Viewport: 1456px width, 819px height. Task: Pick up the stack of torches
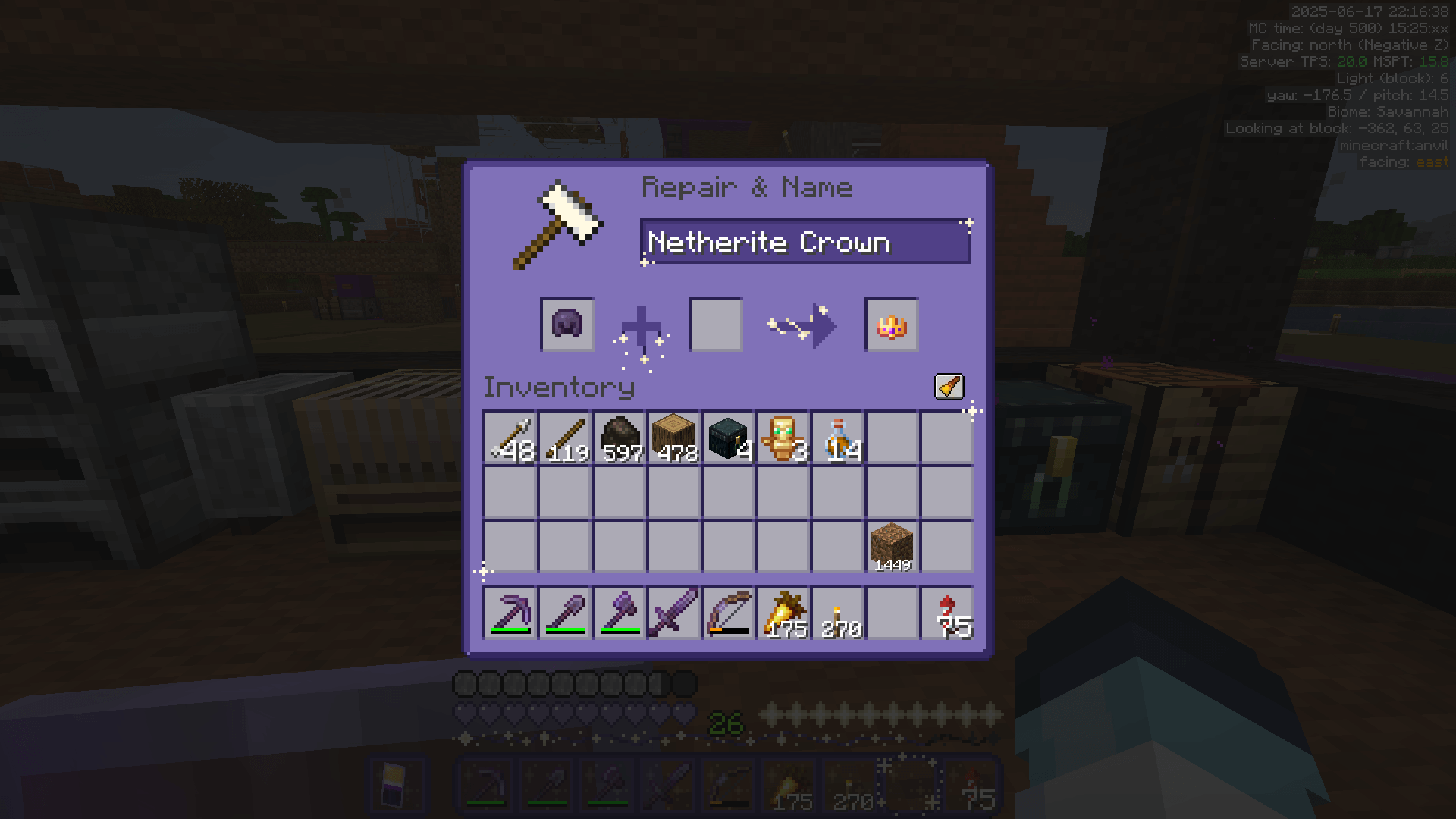[x=838, y=614]
